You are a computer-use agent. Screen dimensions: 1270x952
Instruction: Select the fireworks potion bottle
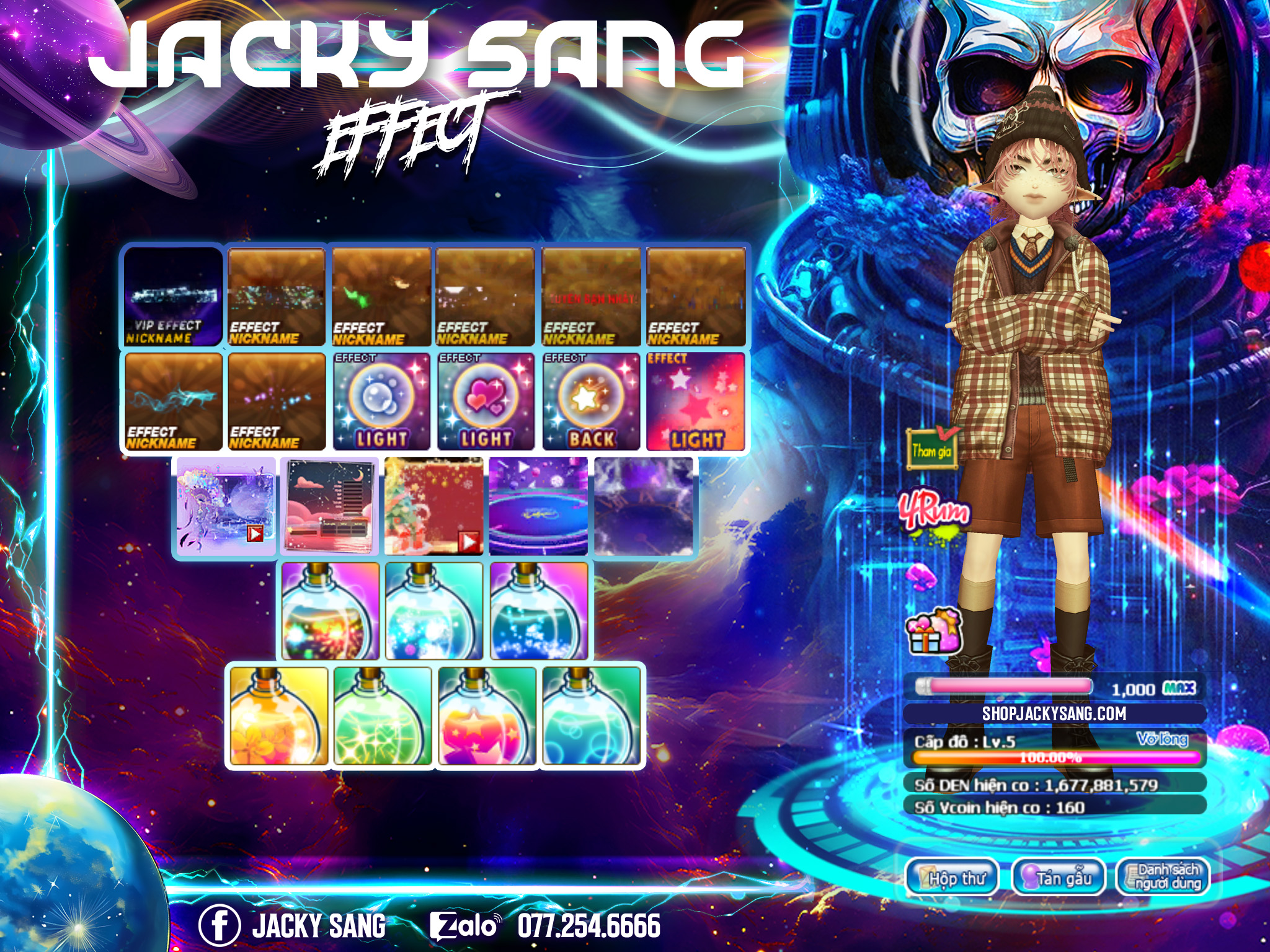pos(330,611)
